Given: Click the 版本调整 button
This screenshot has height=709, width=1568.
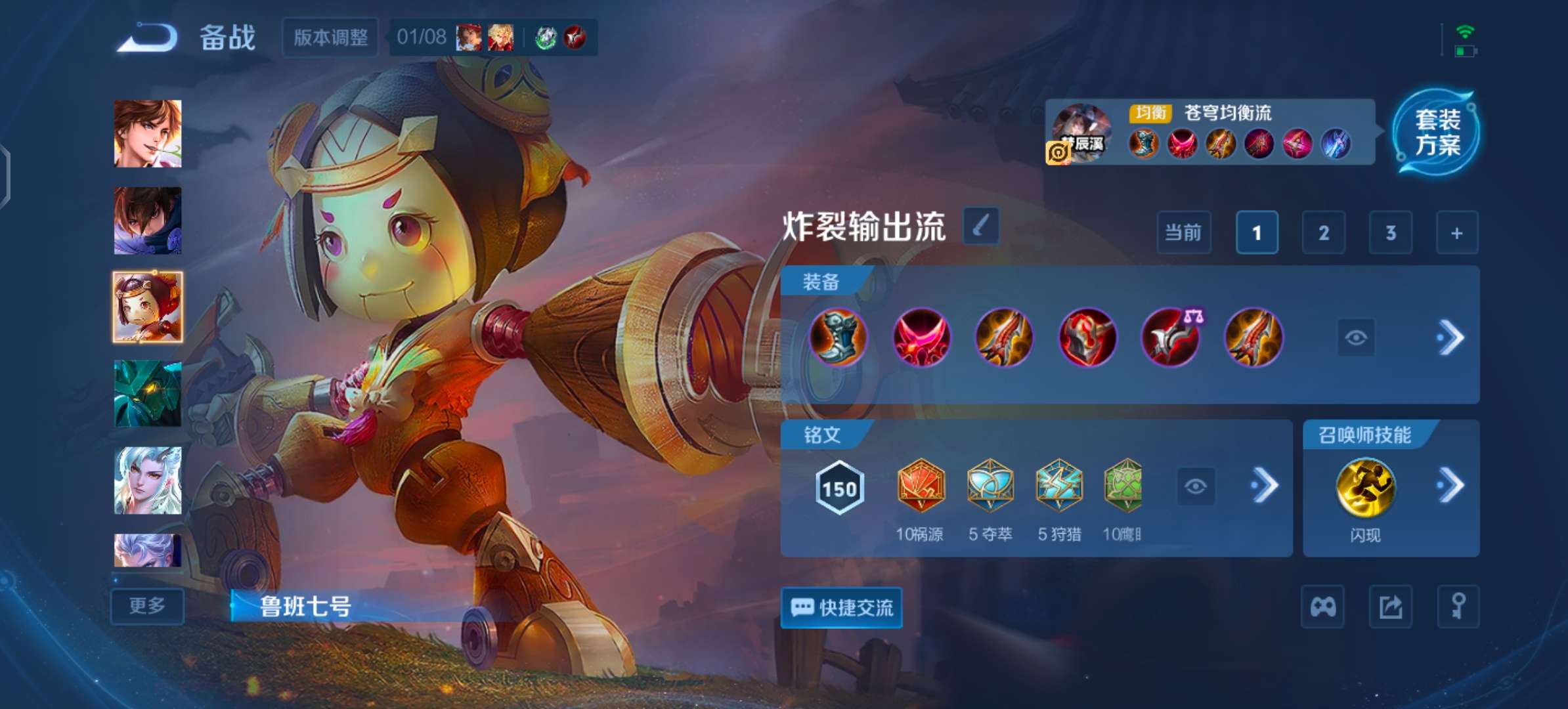Looking at the screenshot, I should (x=329, y=38).
